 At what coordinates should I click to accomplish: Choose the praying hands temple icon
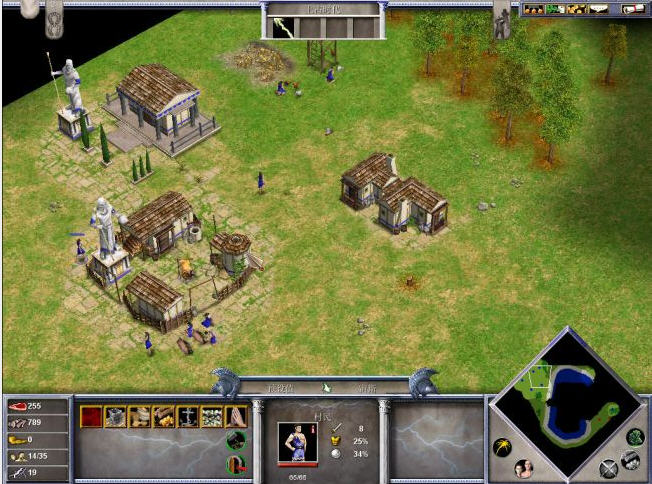[235, 417]
